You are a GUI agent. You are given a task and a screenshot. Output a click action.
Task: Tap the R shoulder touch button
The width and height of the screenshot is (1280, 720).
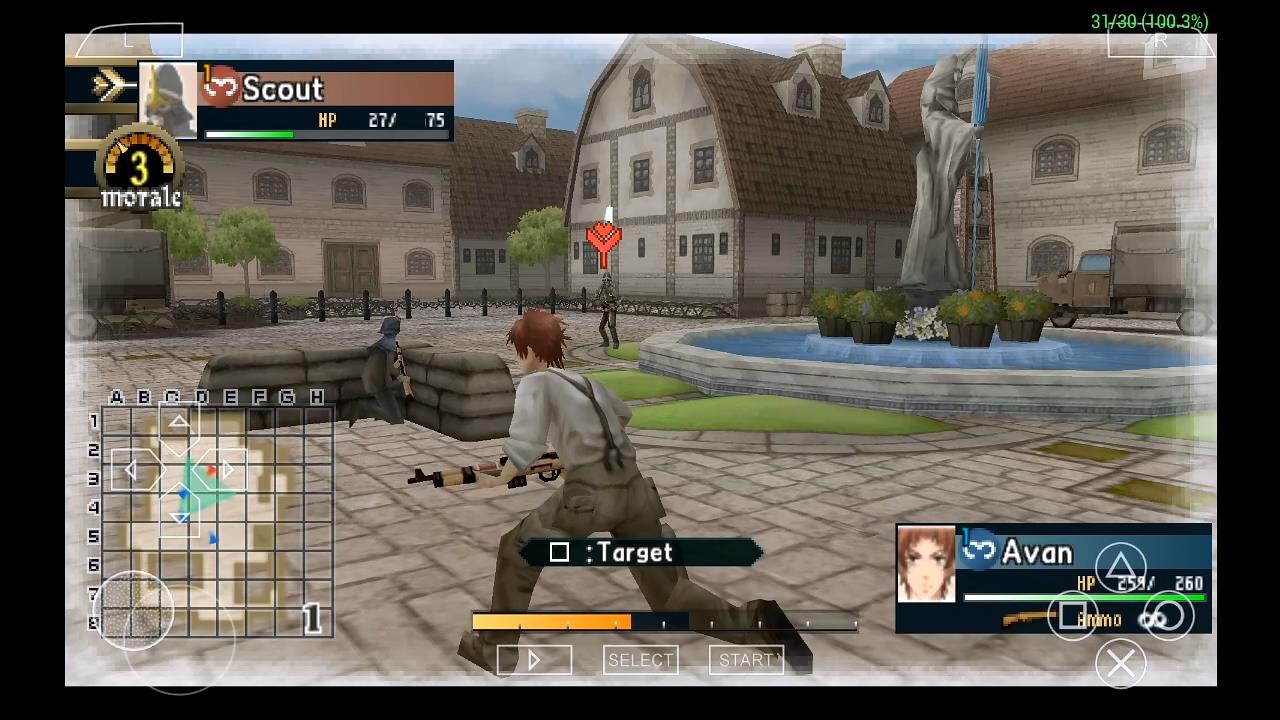pos(1161,42)
